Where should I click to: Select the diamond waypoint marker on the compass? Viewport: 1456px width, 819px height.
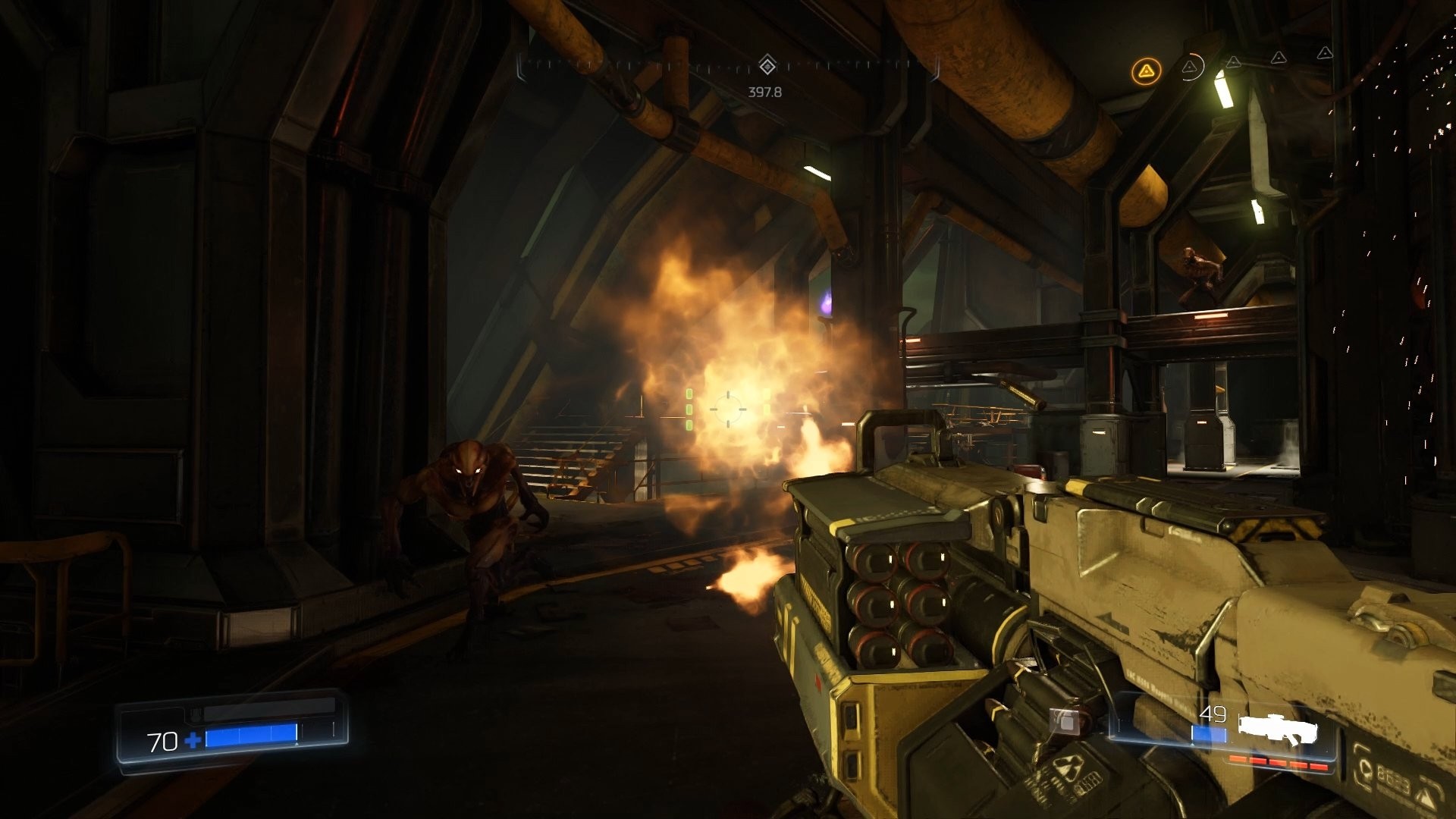(768, 64)
